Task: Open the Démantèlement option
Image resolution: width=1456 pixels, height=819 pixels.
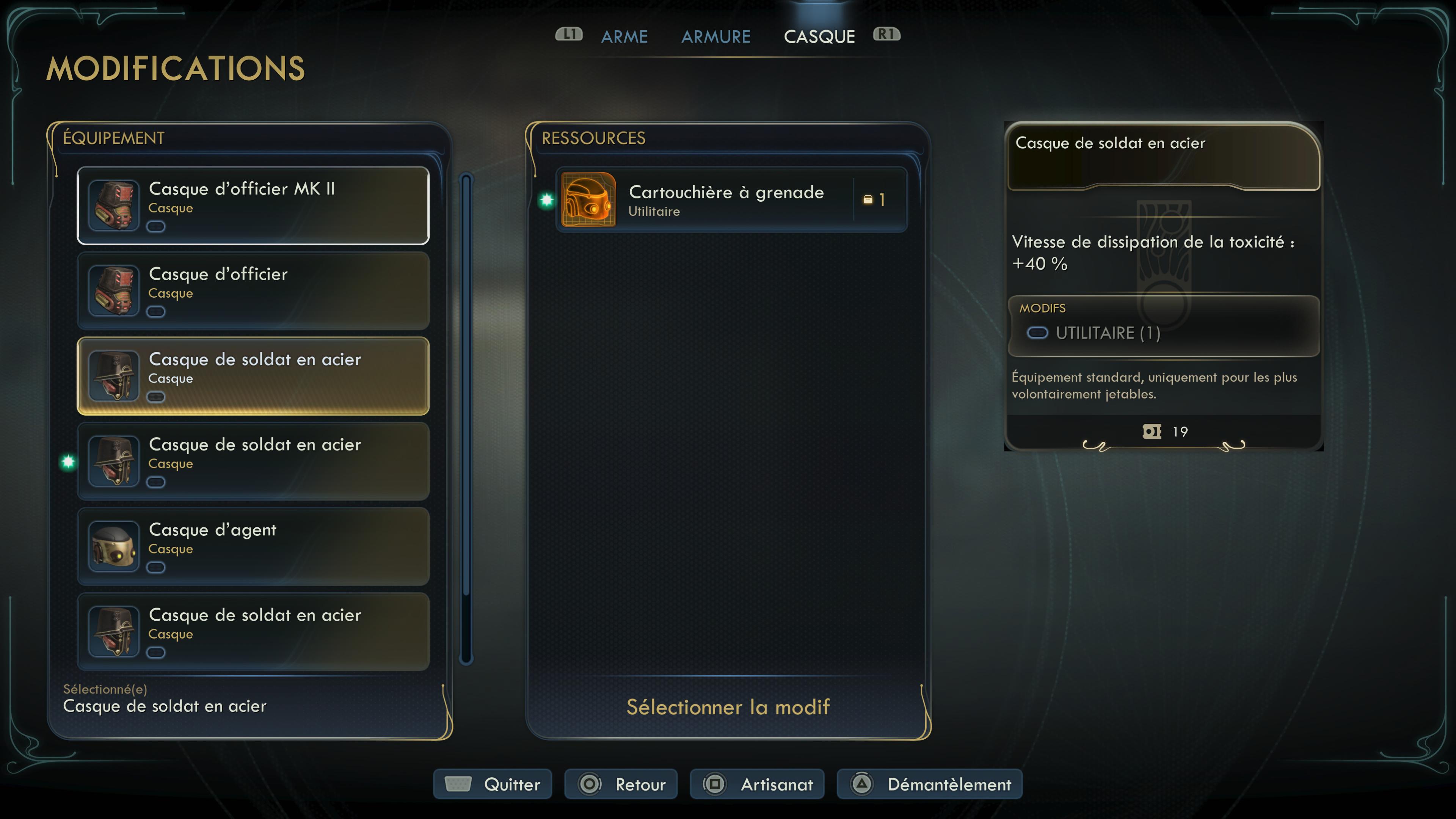Action: pos(929,784)
